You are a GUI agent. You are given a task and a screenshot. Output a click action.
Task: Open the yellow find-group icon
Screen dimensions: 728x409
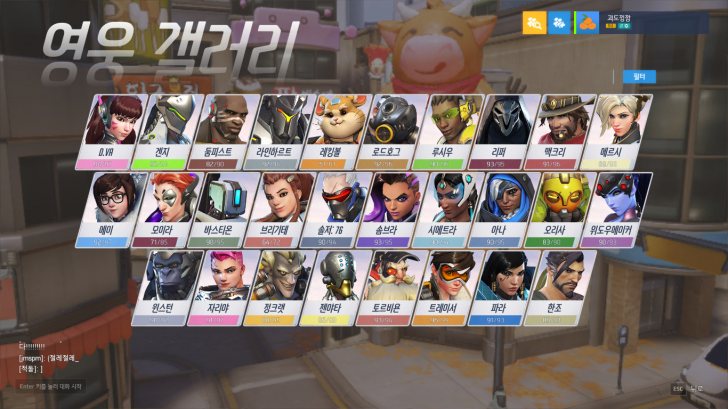pos(535,21)
